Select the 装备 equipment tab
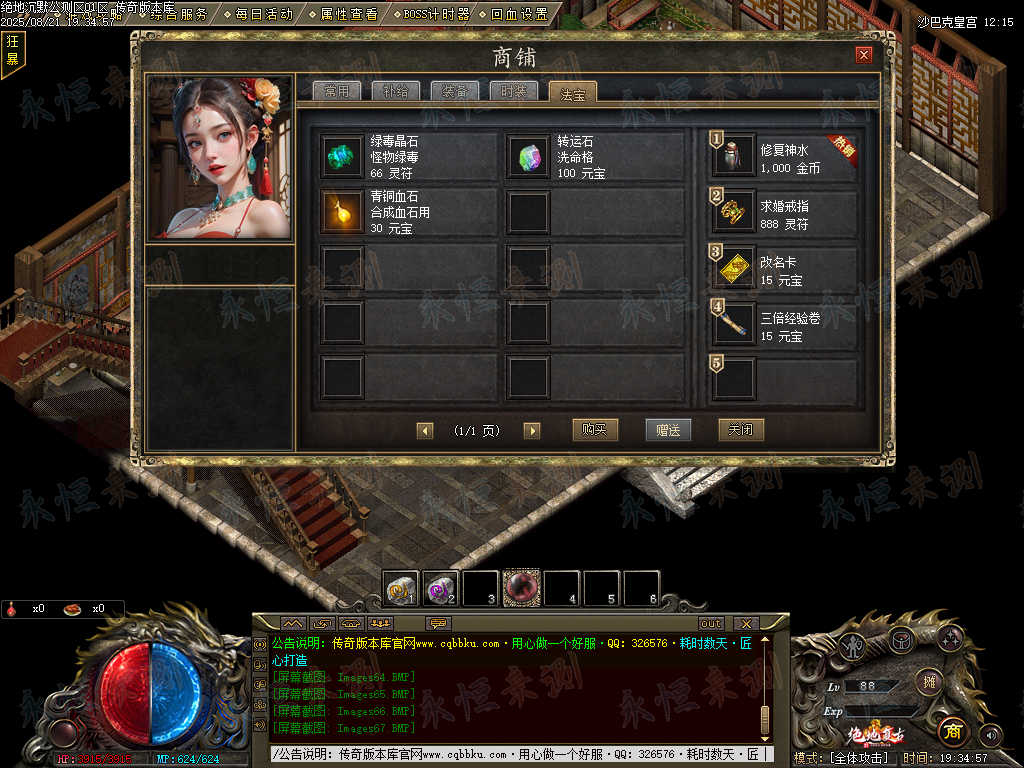1024x768 pixels. pos(455,91)
